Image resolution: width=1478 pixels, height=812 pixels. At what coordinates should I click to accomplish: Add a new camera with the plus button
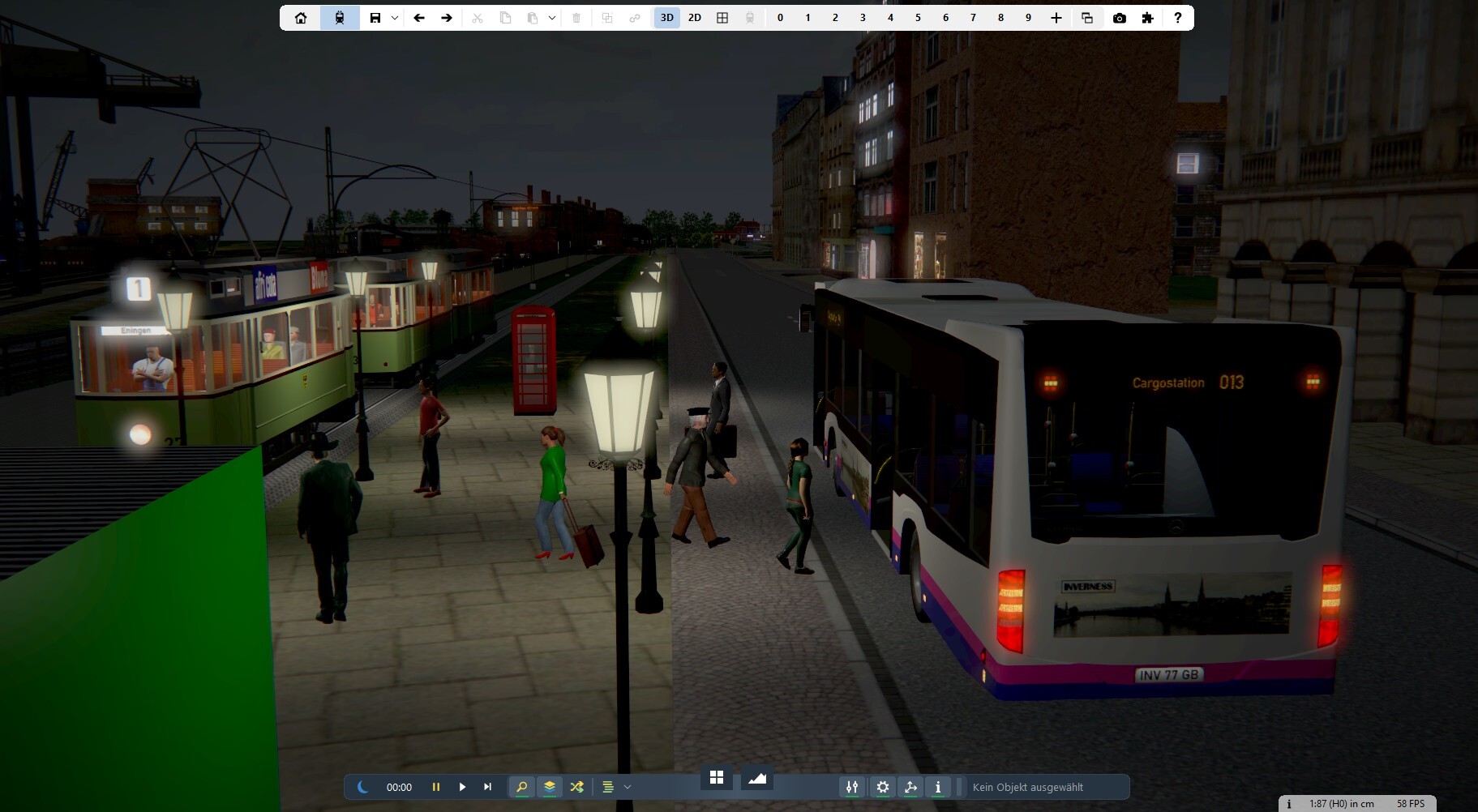click(x=1056, y=18)
